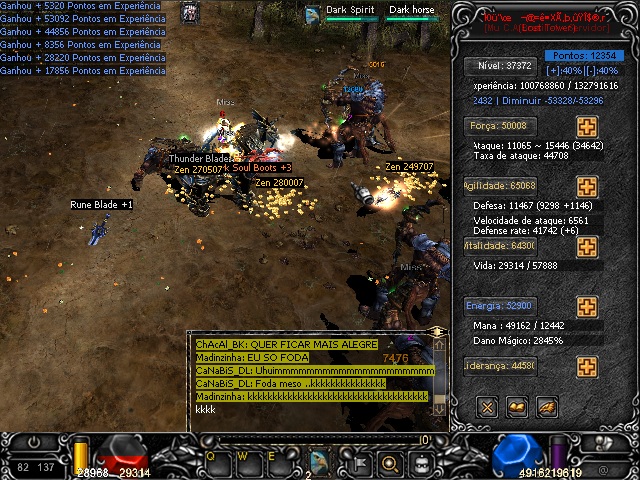Click the Dark Spirit pet status icon
The image size is (640, 480).
click(x=313, y=13)
